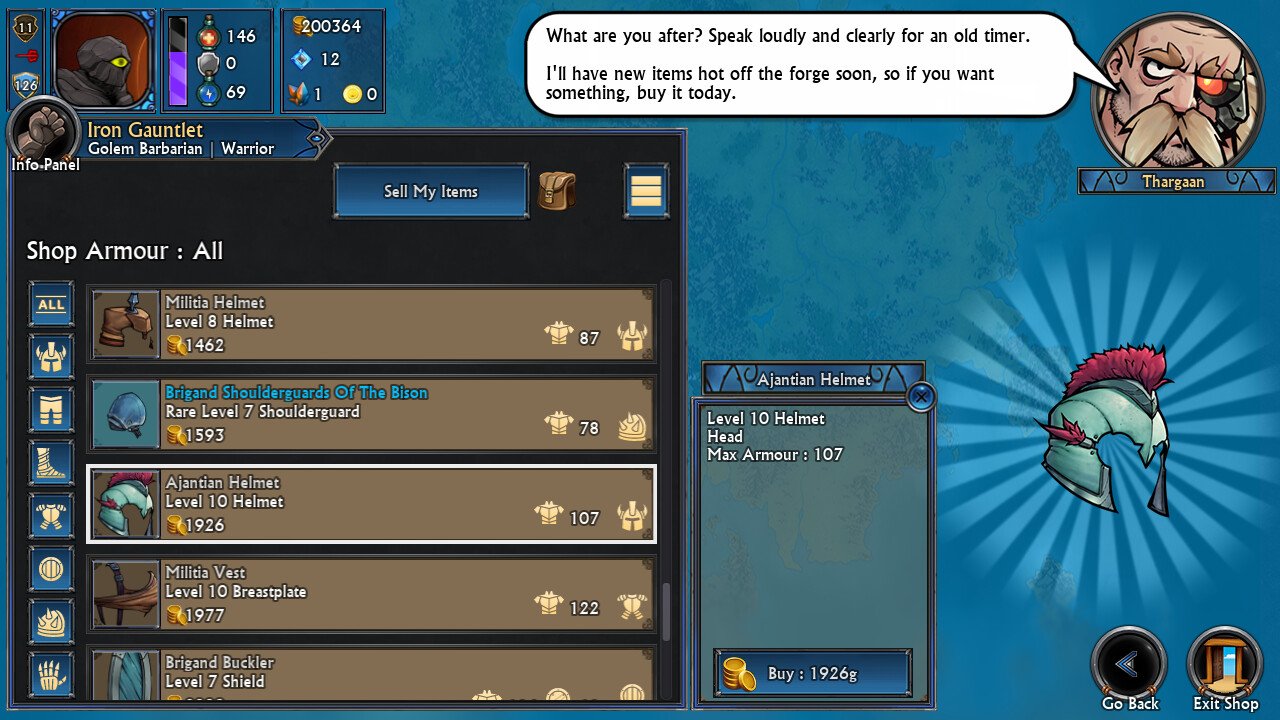Open the Sell My Items screen
The width and height of the screenshot is (1280, 720).
(x=430, y=191)
